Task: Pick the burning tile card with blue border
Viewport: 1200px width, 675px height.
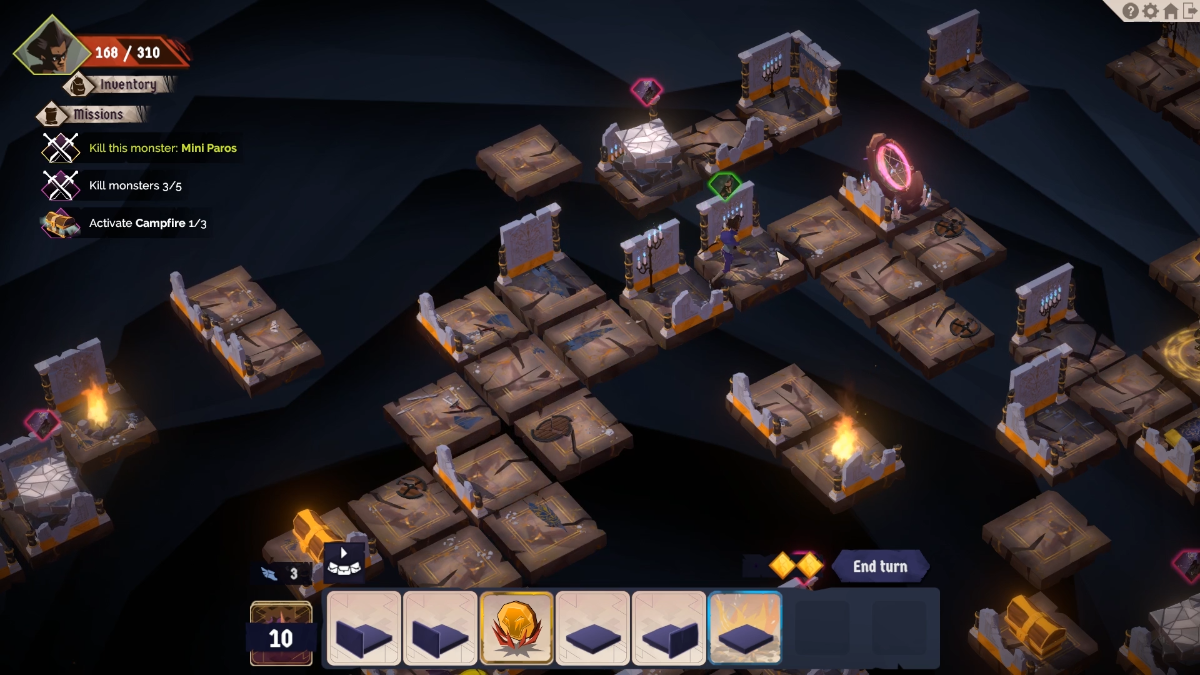Action: [745, 629]
